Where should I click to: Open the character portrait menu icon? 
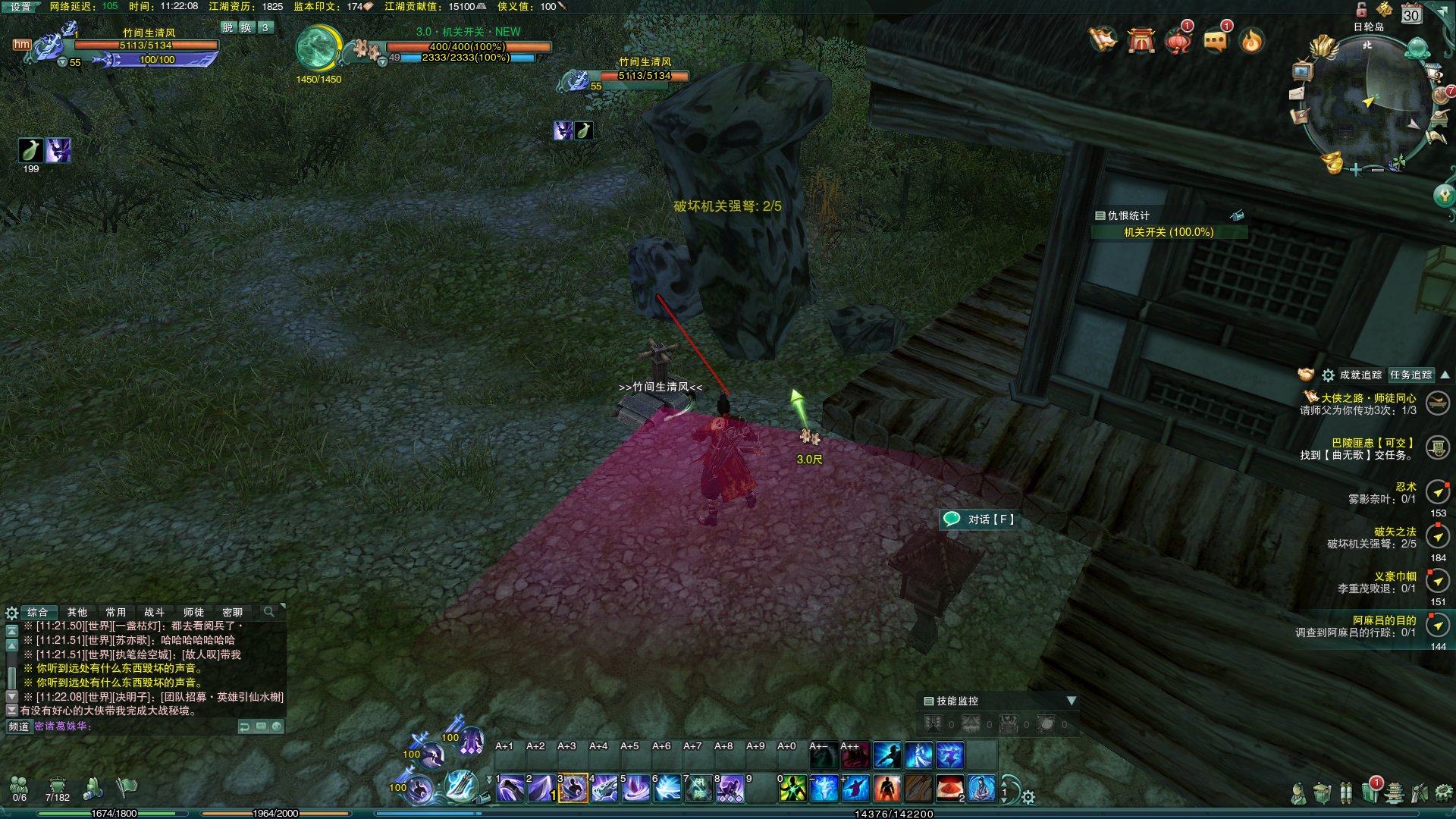(1298, 793)
